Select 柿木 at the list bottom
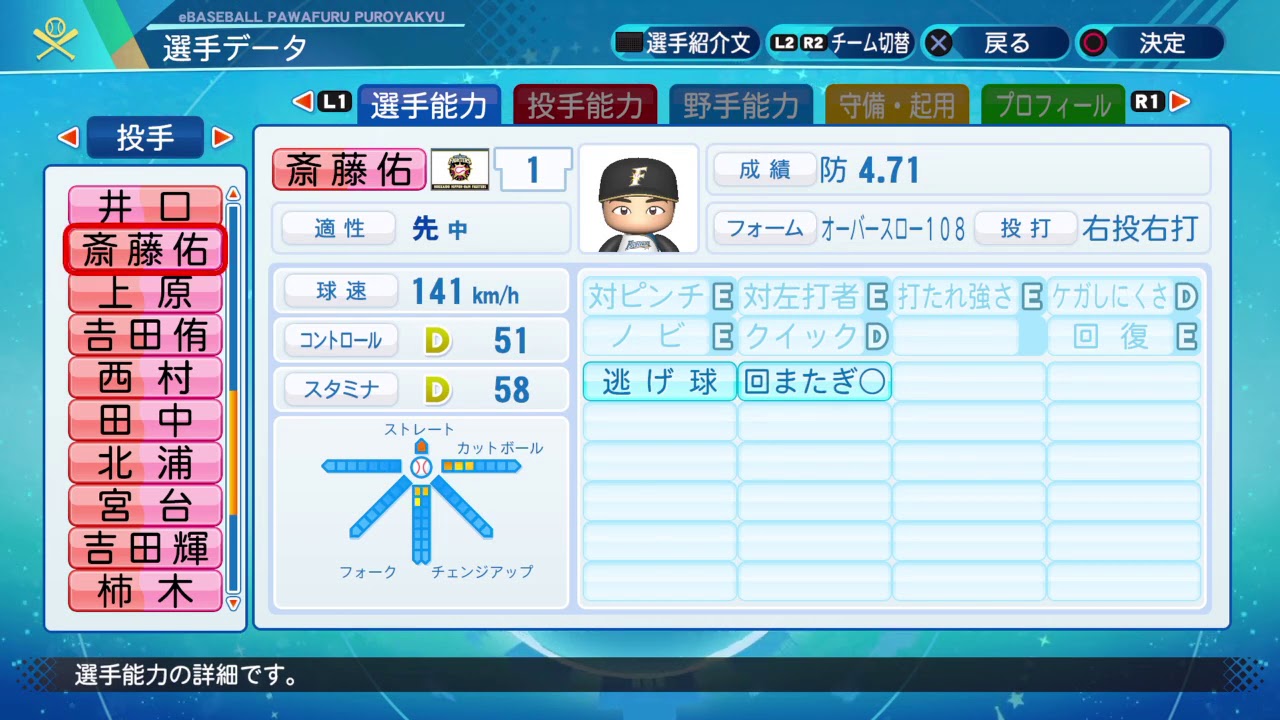This screenshot has height=720, width=1280. (145, 591)
